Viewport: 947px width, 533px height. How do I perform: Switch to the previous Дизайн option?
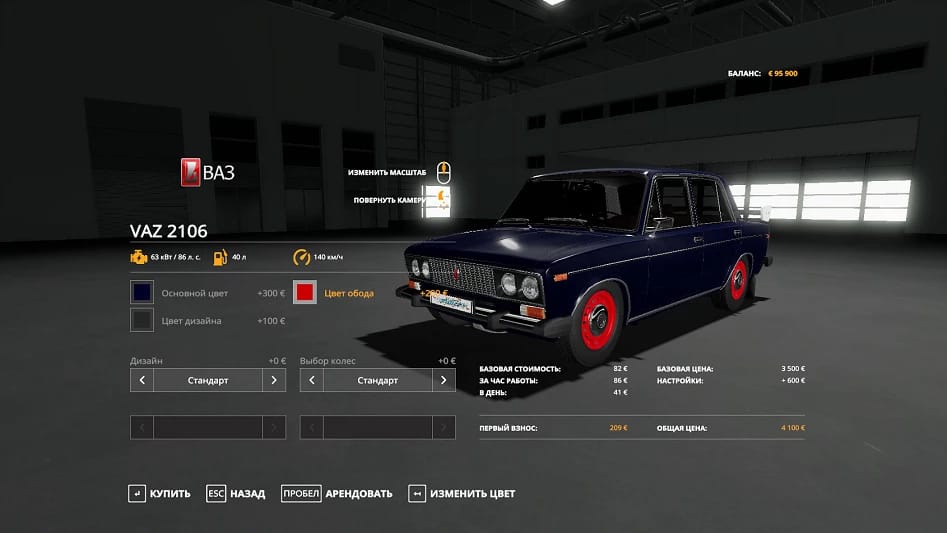point(142,380)
